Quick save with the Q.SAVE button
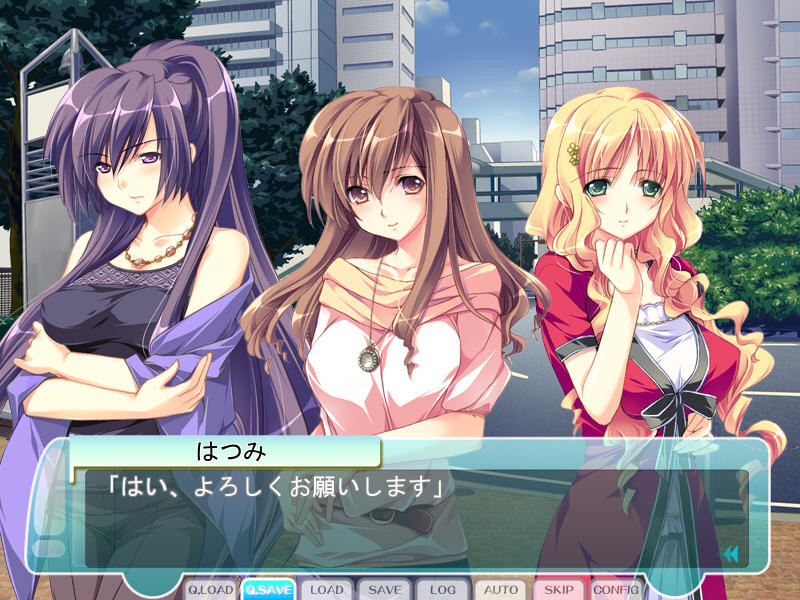This screenshot has width=800, height=600. [x=267, y=590]
